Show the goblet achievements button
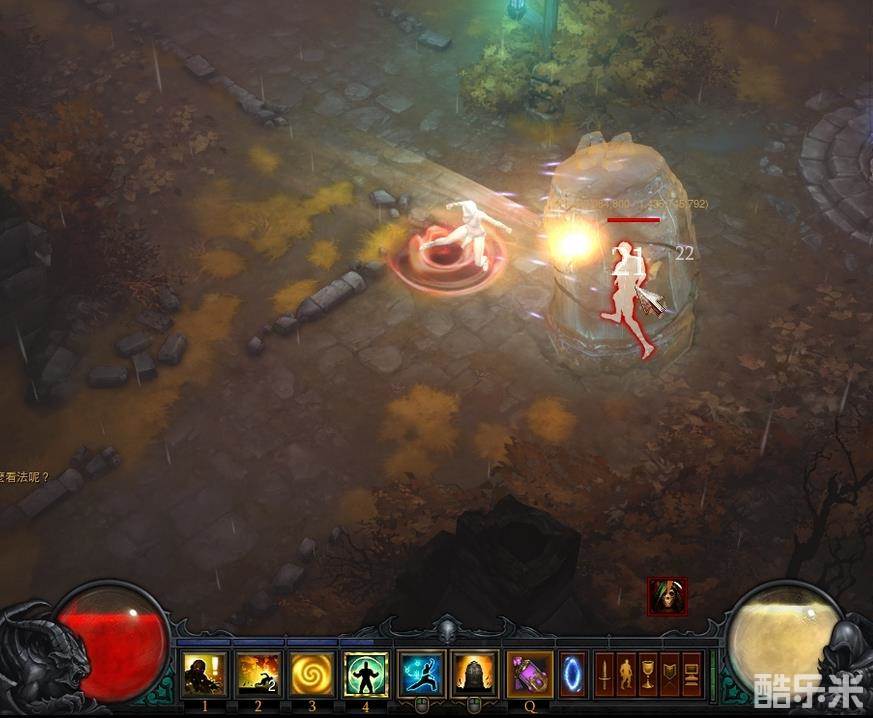Image resolution: width=873 pixels, height=718 pixels. (648, 674)
